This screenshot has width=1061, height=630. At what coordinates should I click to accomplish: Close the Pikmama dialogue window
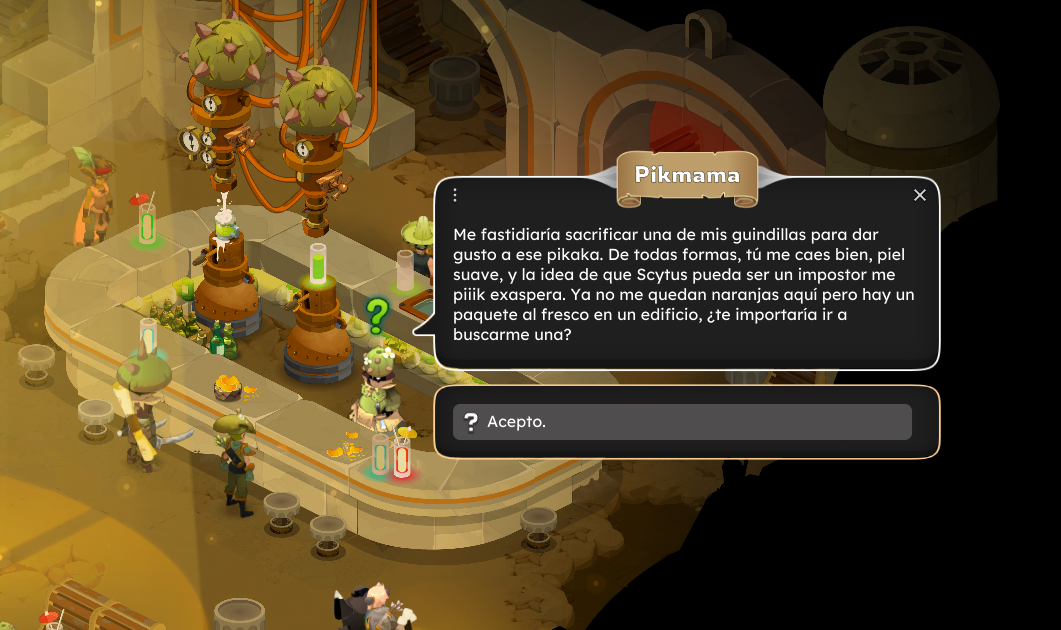pyautogui.click(x=920, y=195)
